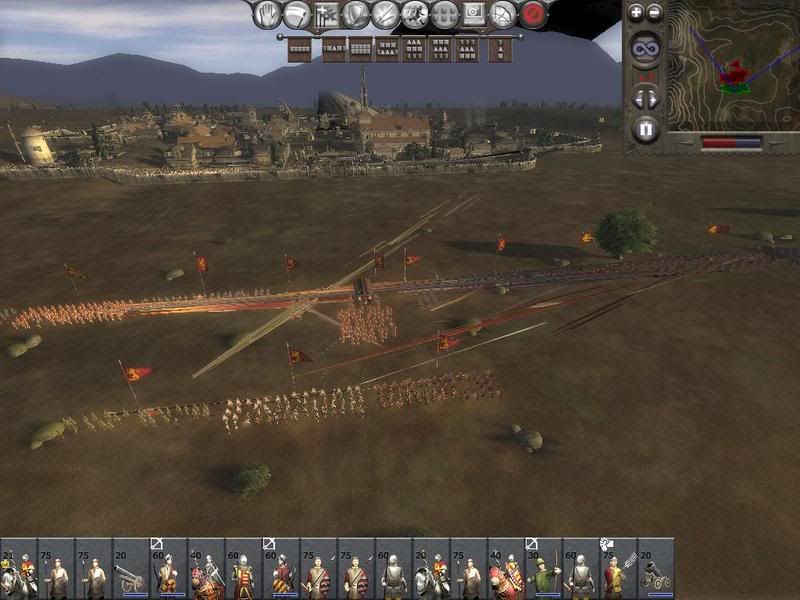This screenshot has width=800, height=600.
Task: Select the general's cavalry unit card
Action: 18,570
